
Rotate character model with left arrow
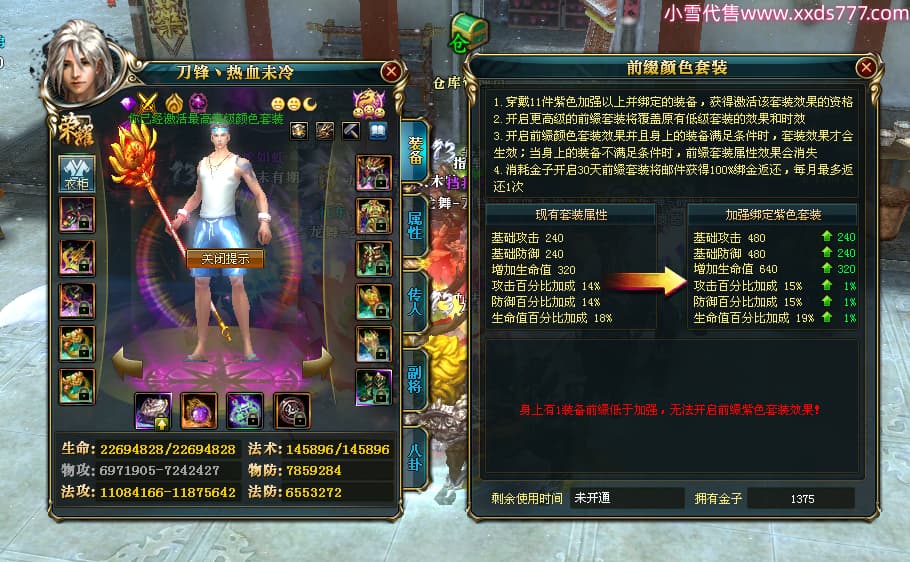tap(125, 364)
